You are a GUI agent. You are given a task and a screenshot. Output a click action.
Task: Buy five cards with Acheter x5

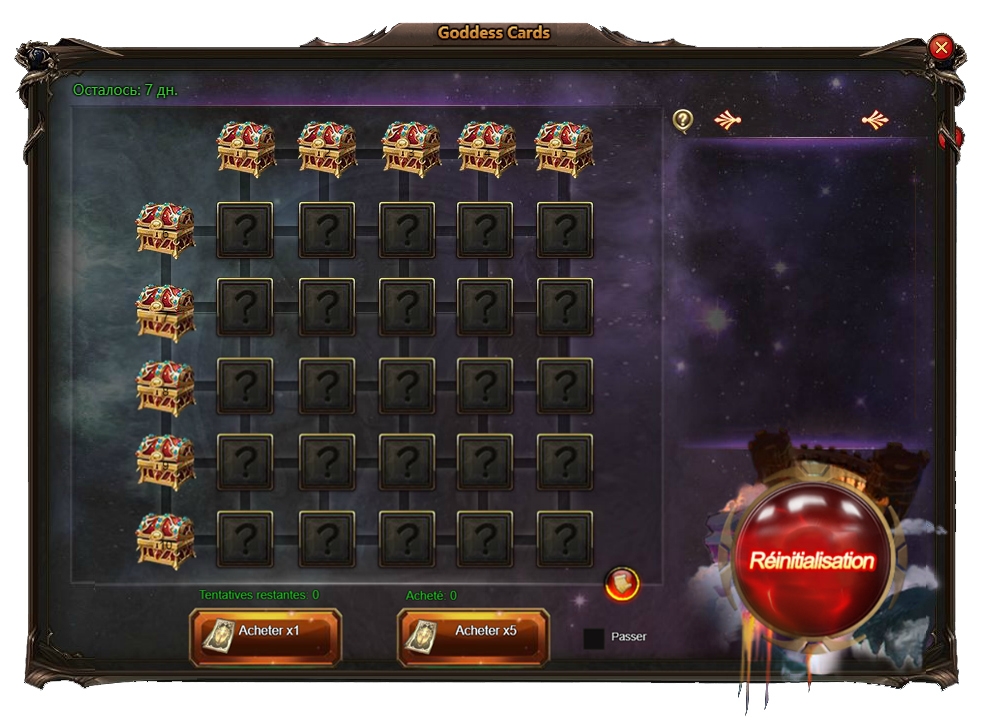473,636
